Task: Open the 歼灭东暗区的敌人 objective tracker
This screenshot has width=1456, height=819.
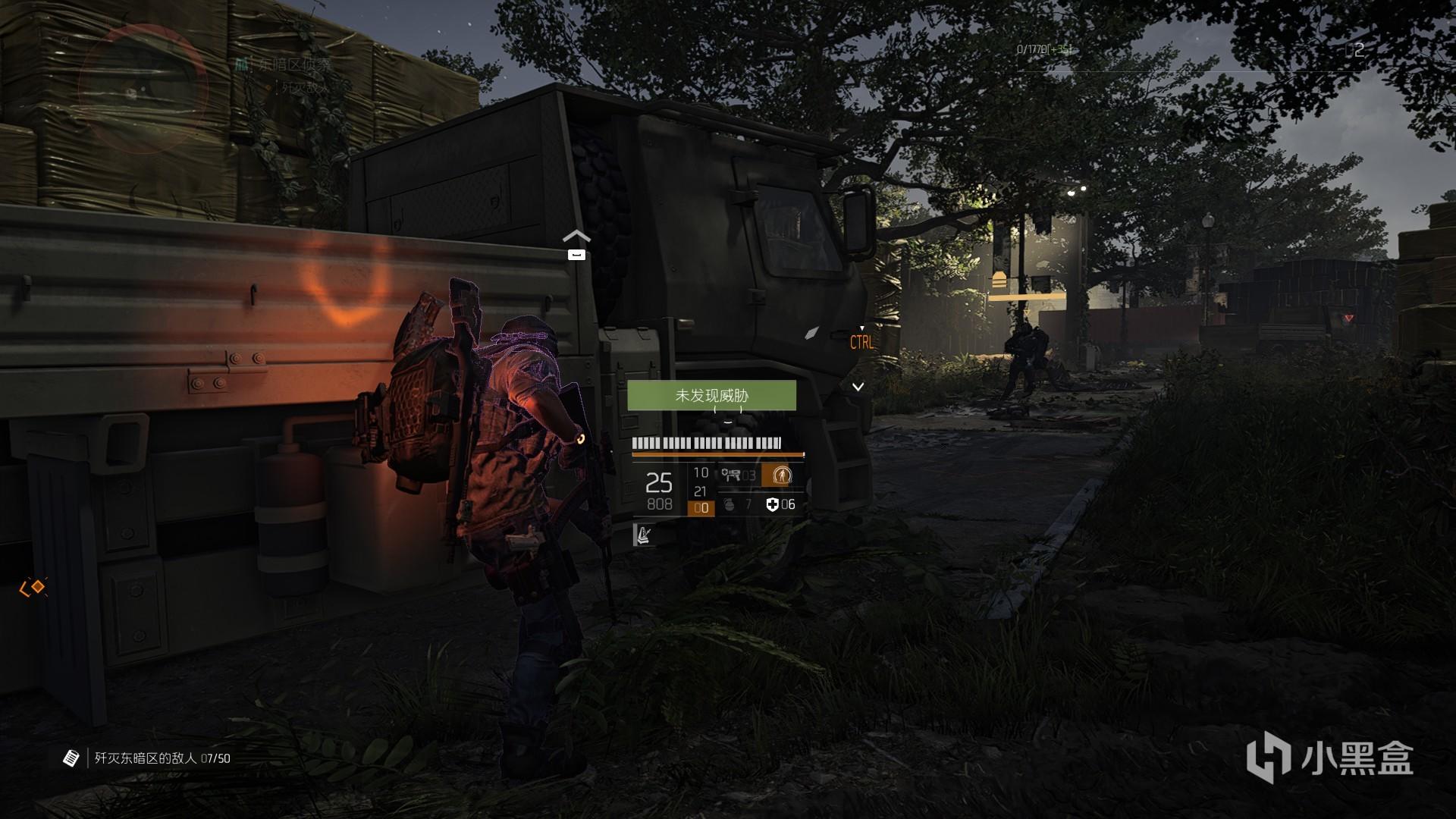Action: tap(146, 758)
